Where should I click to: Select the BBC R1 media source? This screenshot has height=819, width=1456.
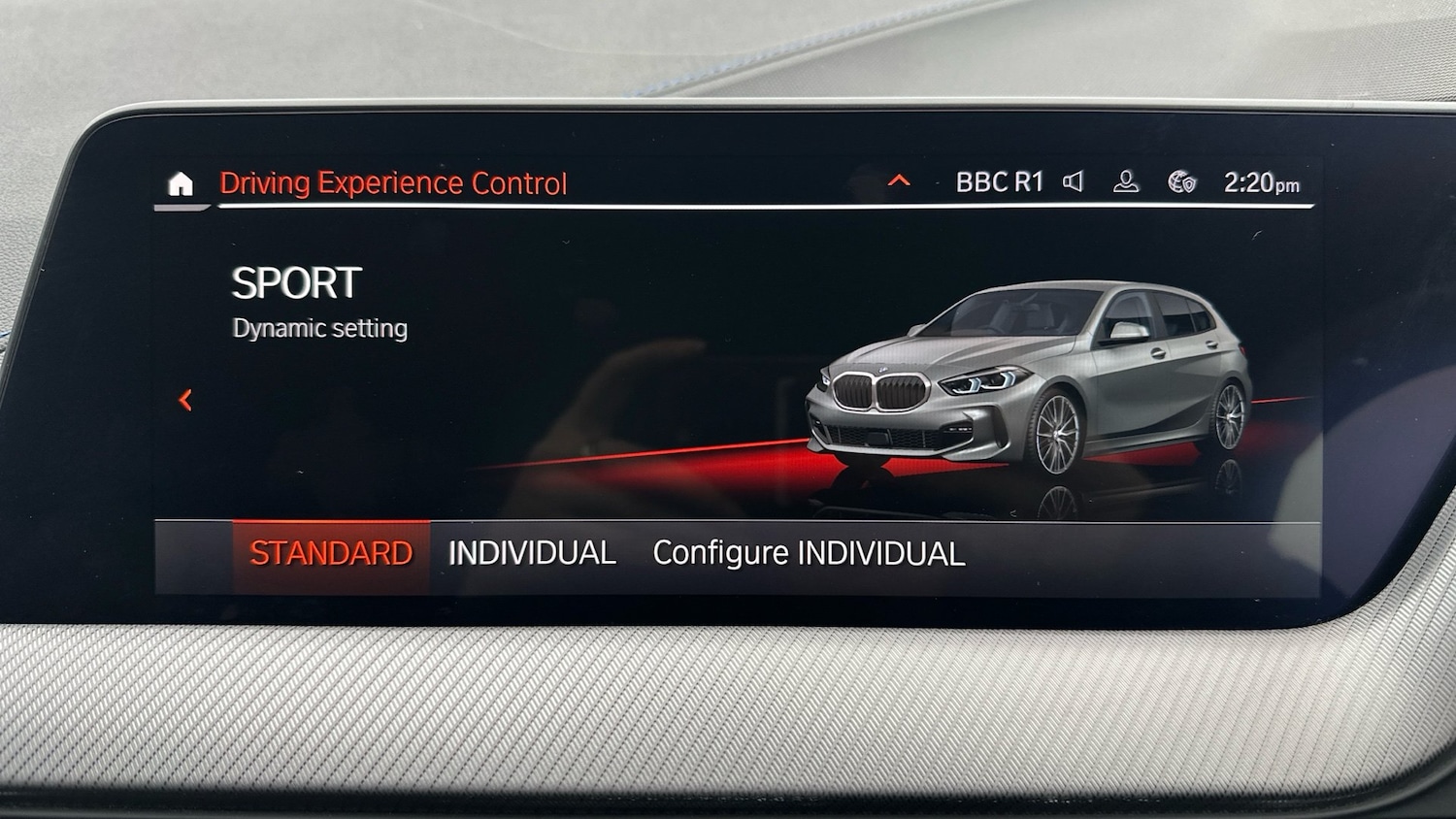pos(1000,180)
